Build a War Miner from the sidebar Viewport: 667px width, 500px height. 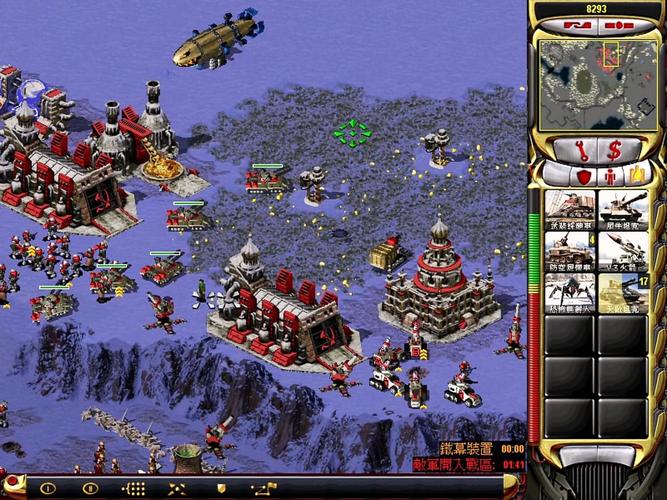pyautogui.click(x=570, y=211)
